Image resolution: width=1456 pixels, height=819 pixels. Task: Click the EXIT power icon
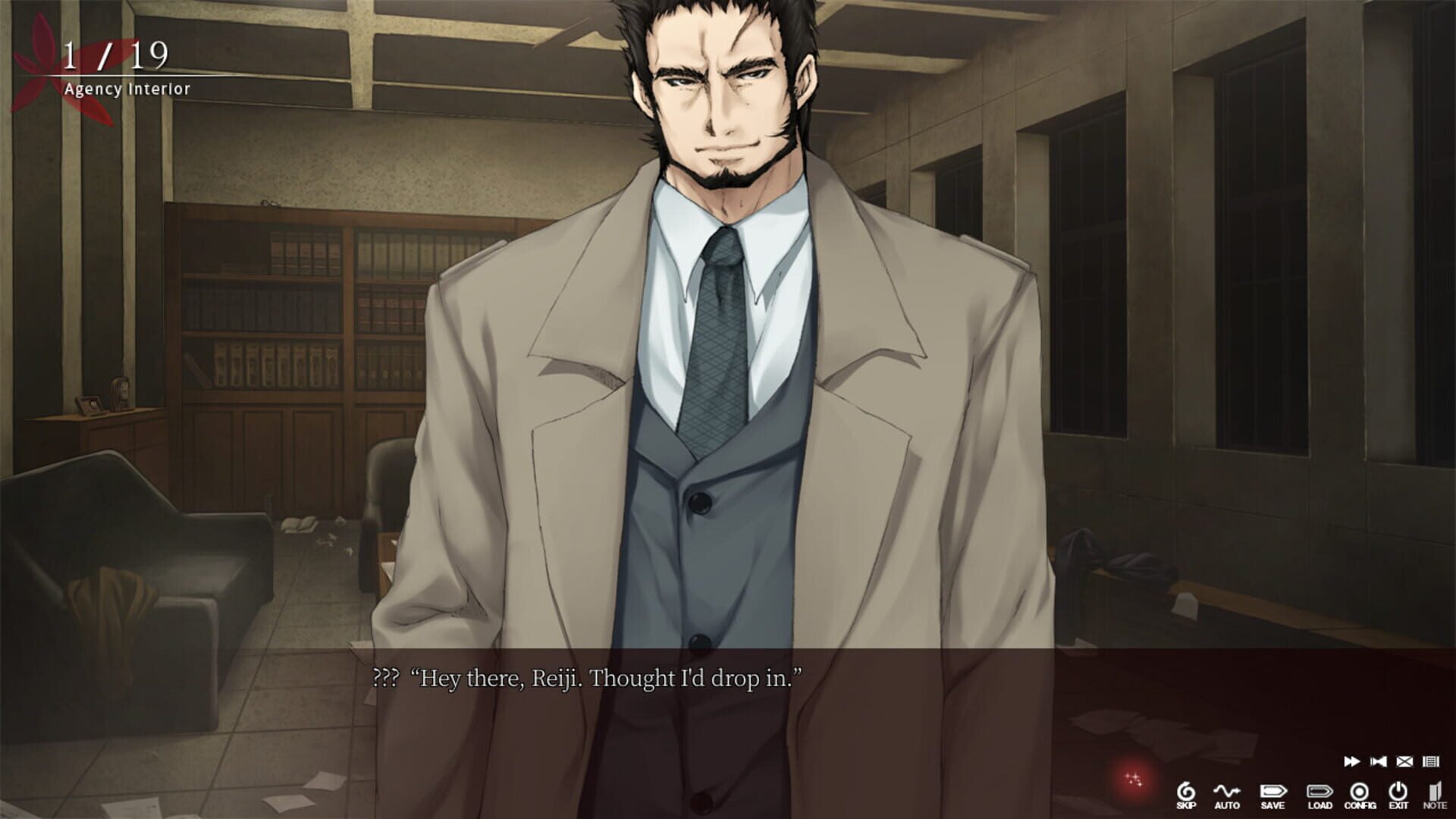1398,791
